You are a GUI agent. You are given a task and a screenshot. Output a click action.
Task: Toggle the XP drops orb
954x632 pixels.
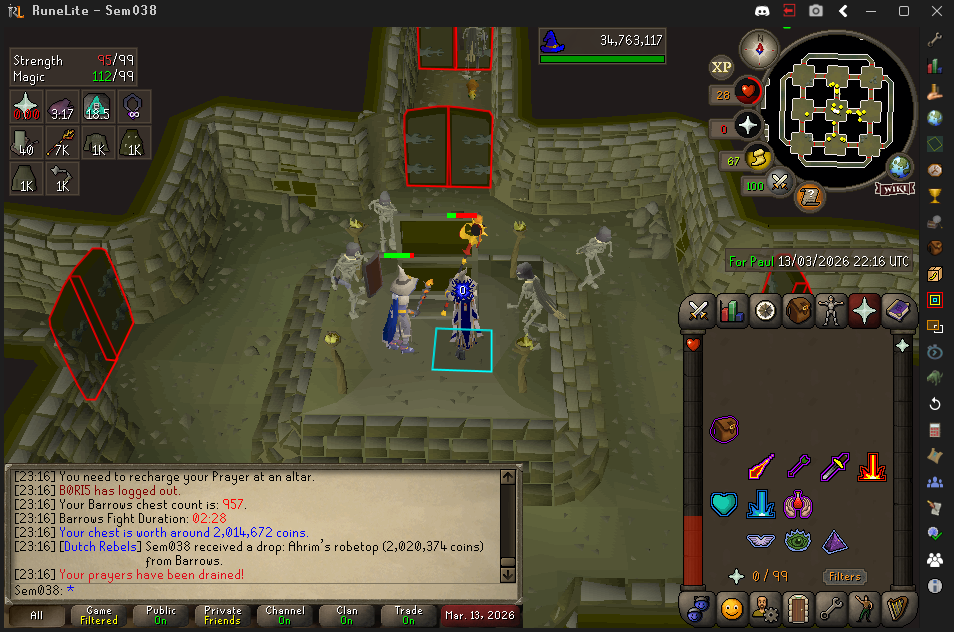pyautogui.click(x=721, y=68)
